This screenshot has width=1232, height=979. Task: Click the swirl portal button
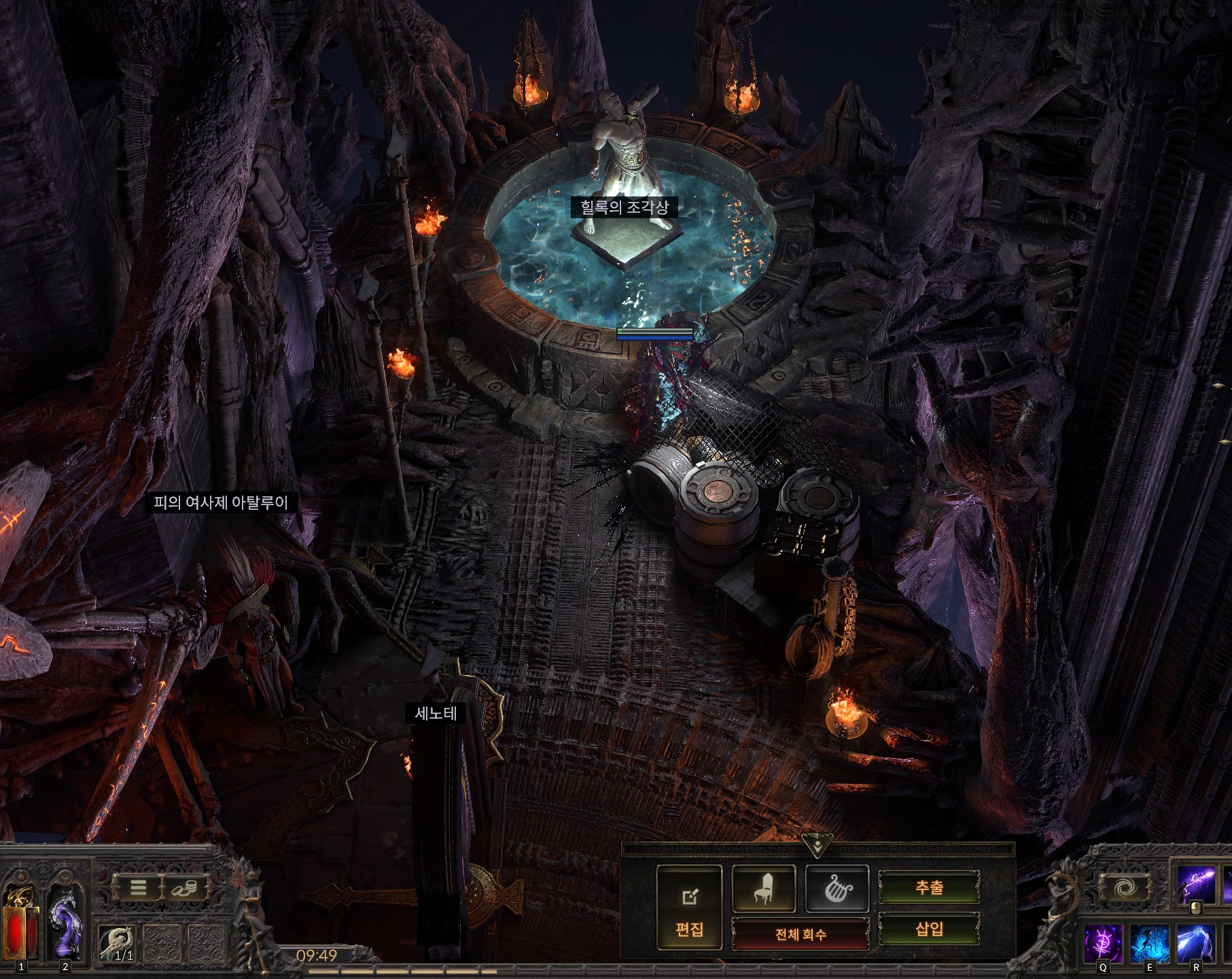coord(1125,887)
